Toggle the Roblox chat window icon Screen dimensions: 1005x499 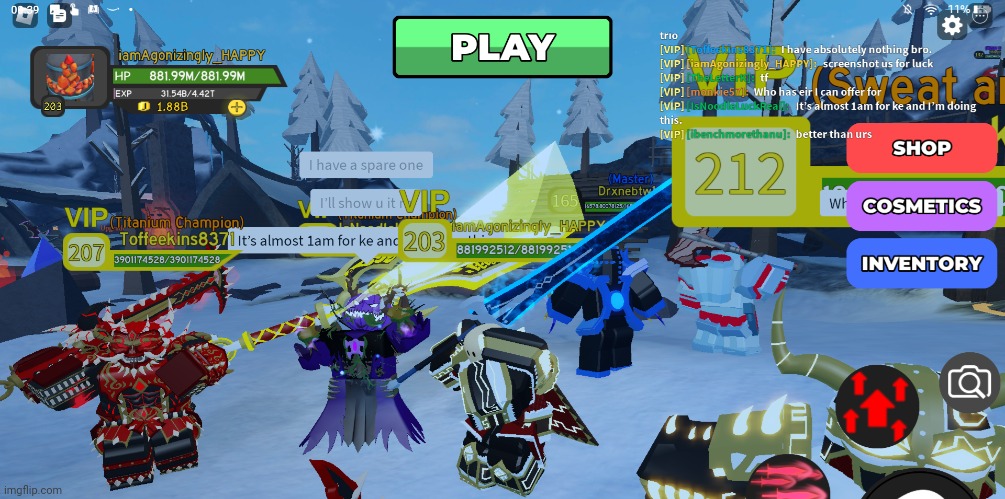59,14
